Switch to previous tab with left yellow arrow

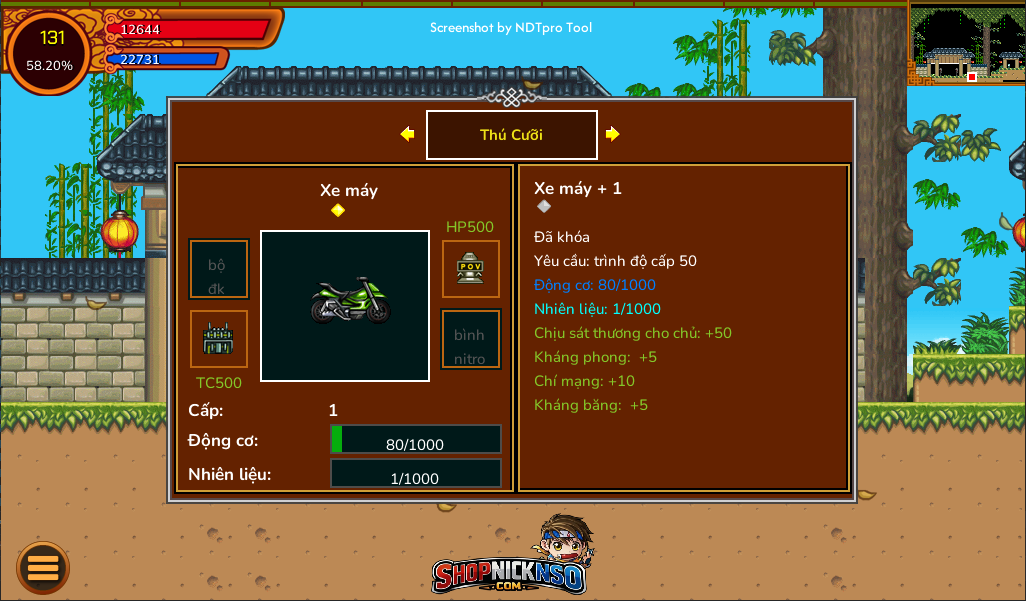click(x=407, y=134)
